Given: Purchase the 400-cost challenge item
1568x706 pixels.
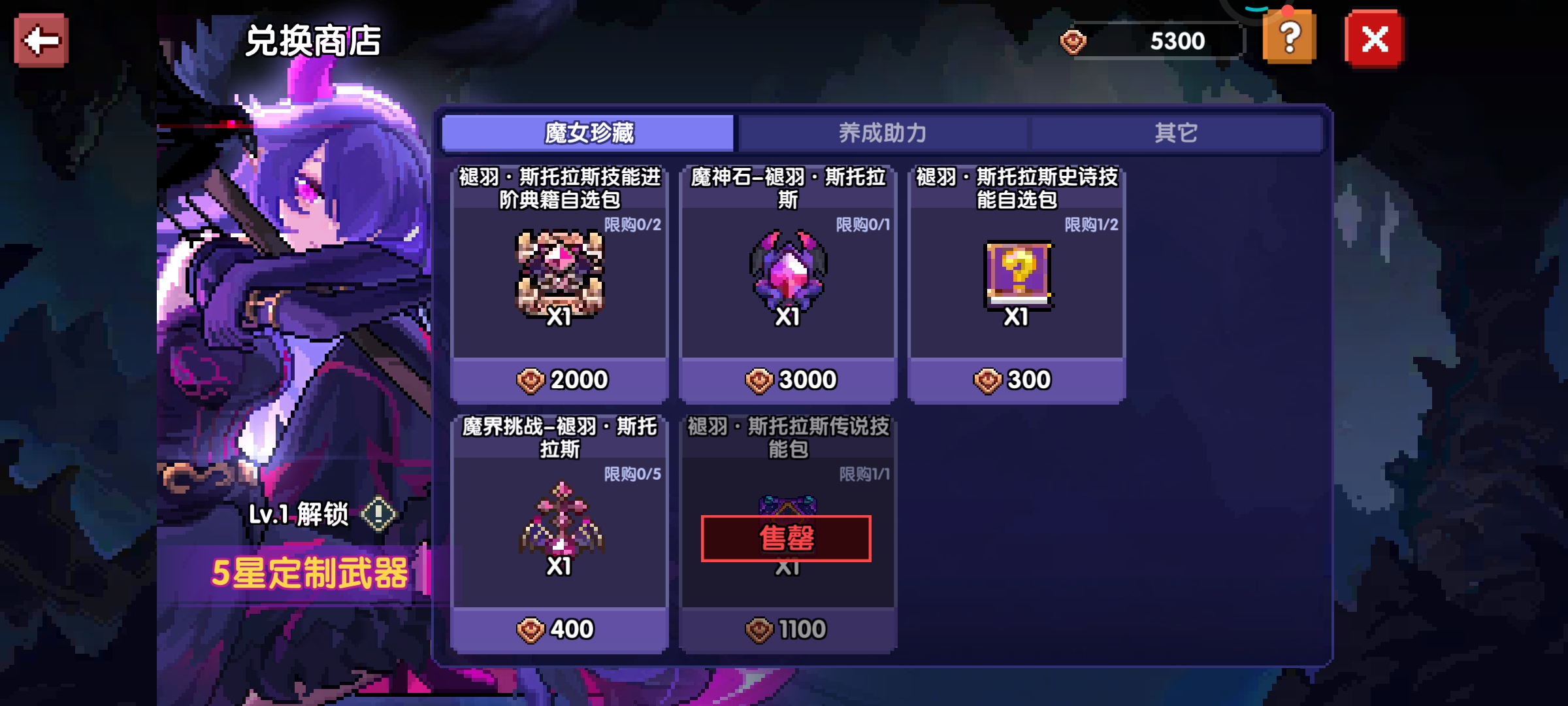Looking at the screenshot, I should [x=559, y=630].
